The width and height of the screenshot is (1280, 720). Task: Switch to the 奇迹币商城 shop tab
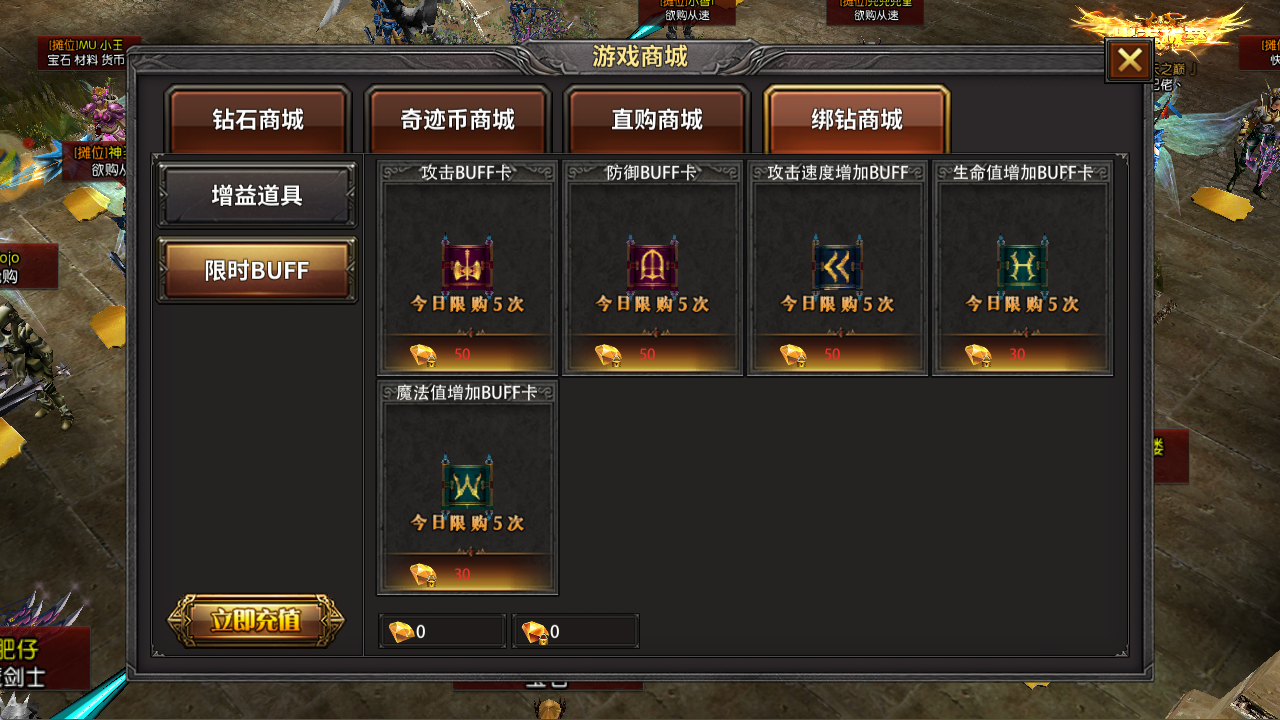click(x=457, y=119)
